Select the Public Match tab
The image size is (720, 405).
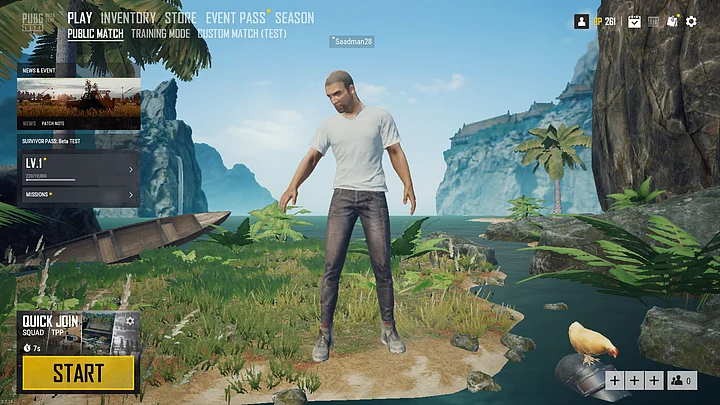click(96, 33)
